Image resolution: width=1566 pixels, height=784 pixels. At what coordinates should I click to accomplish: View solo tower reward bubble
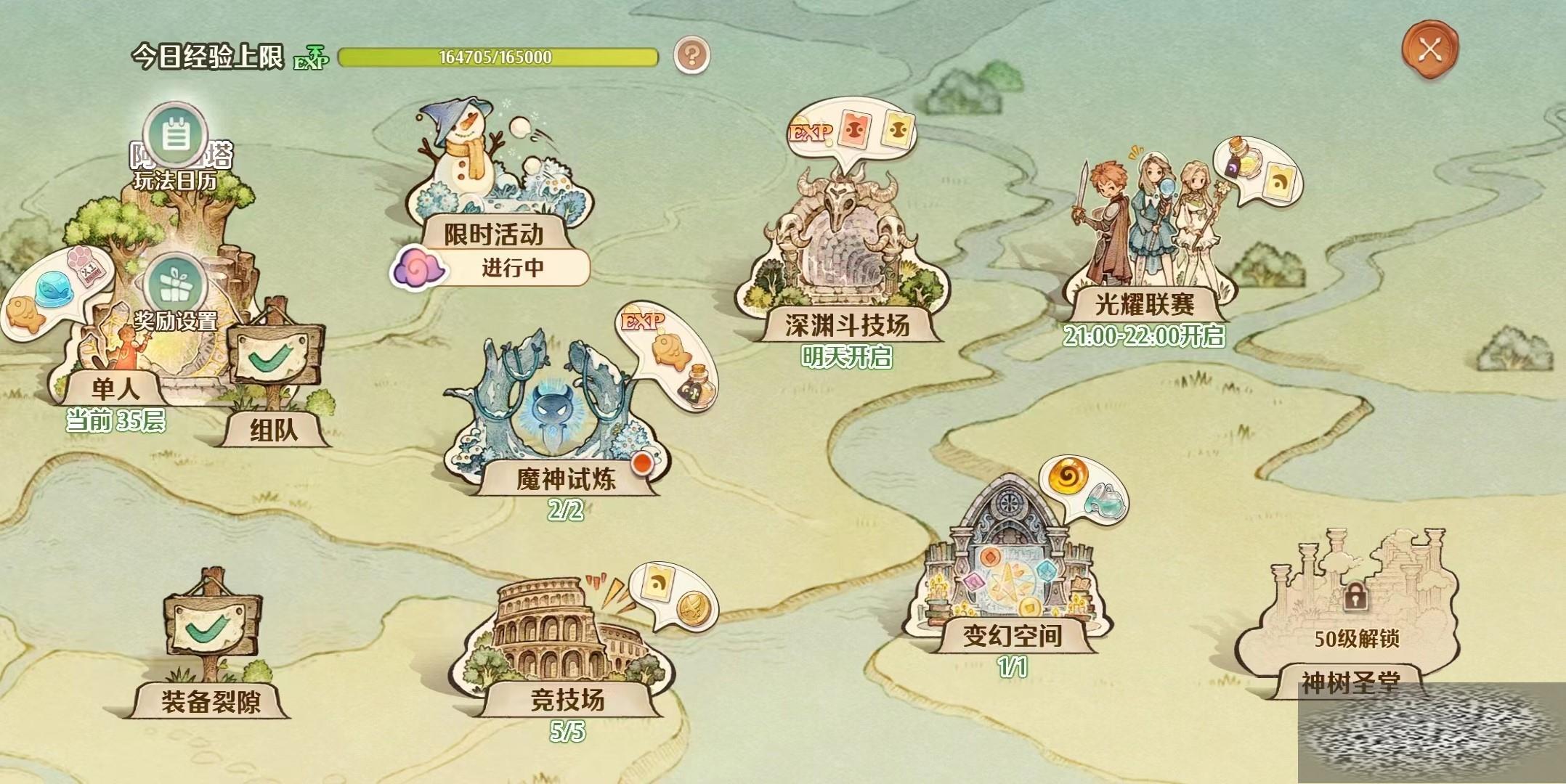(x=51, y=291)
